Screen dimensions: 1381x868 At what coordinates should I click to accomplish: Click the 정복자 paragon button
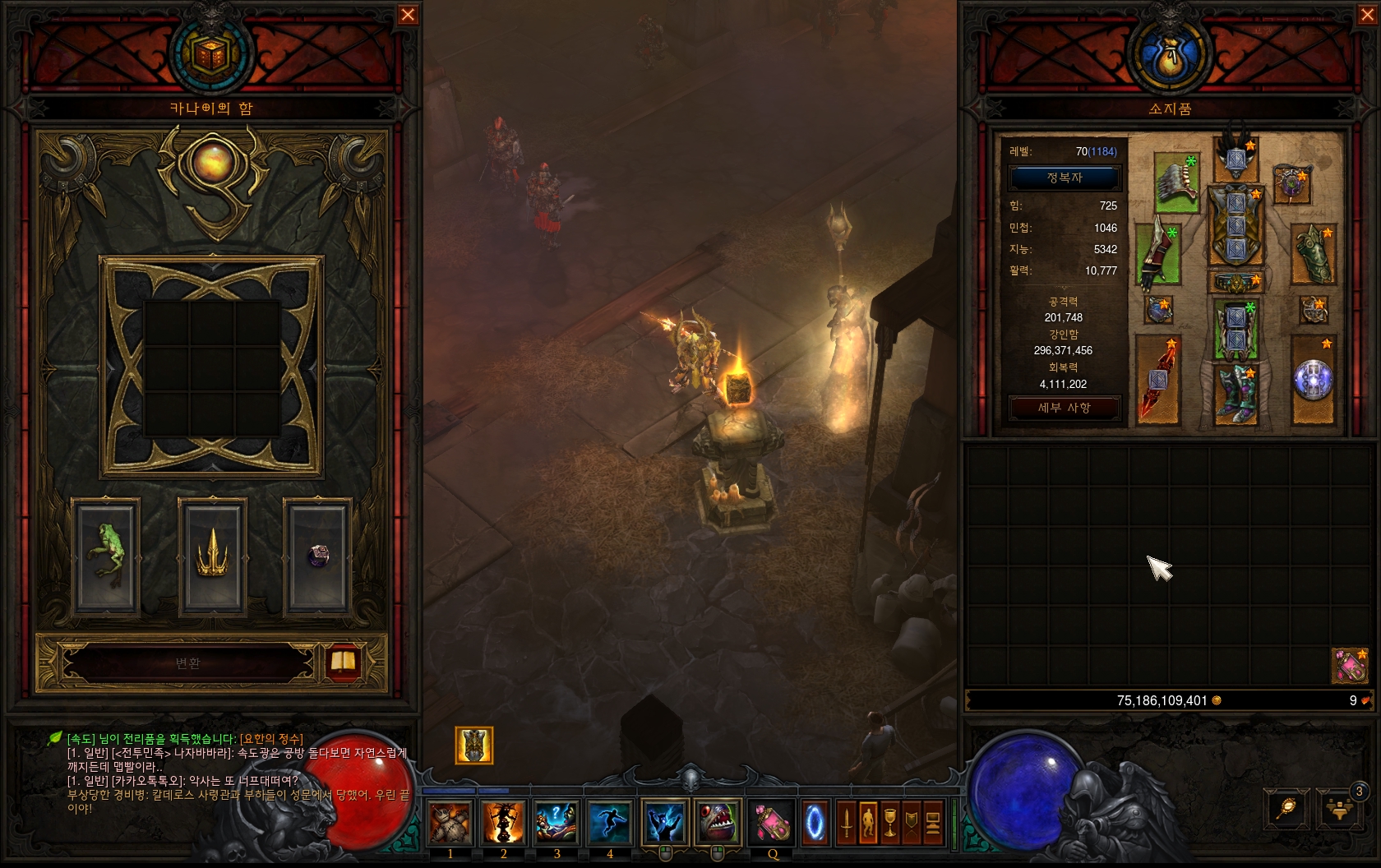(x=1065, y=178)
